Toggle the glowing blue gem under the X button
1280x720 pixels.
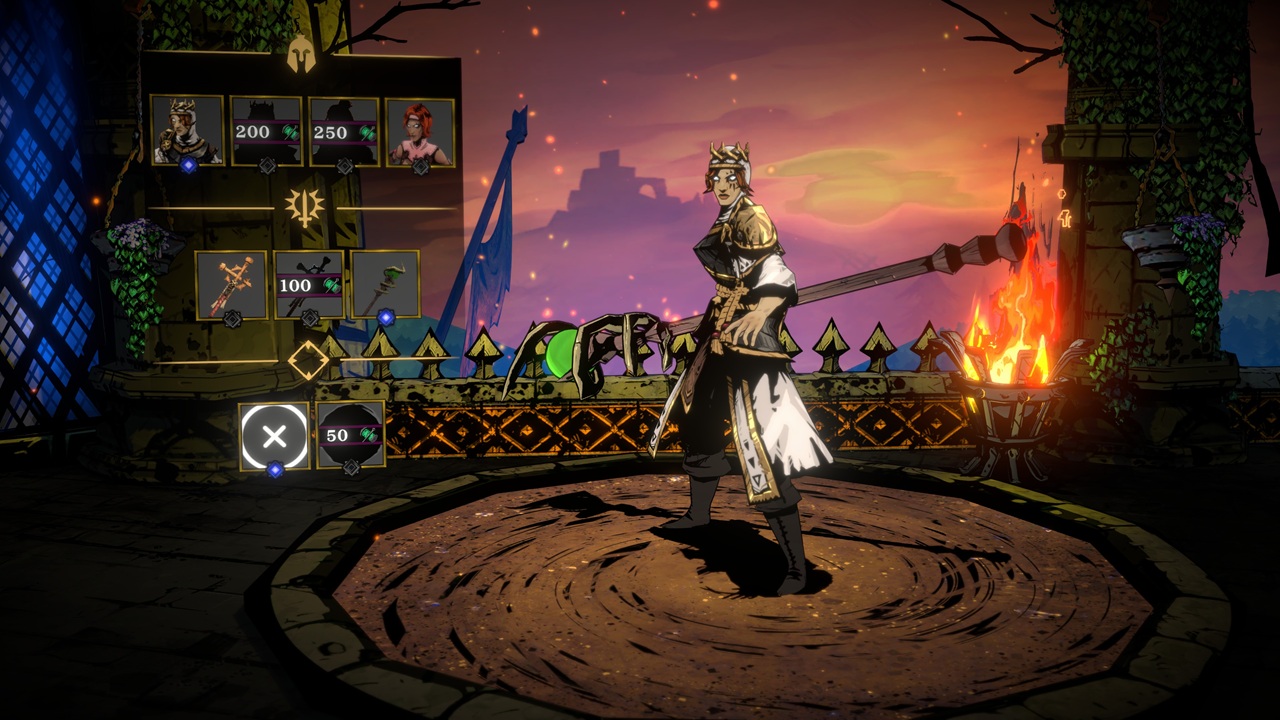(x=276, y=468)
